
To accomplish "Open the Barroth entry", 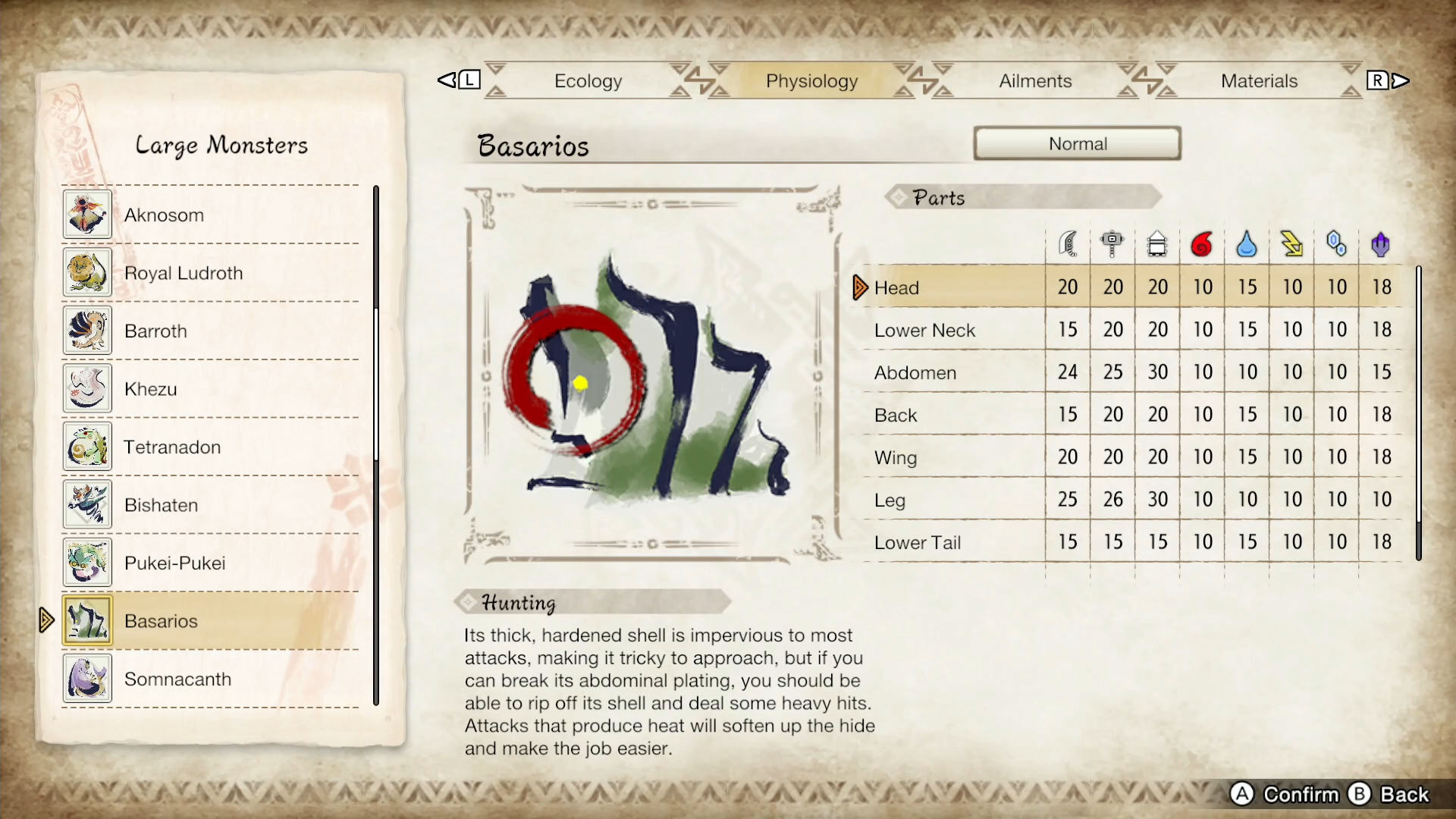I will 155,331.
